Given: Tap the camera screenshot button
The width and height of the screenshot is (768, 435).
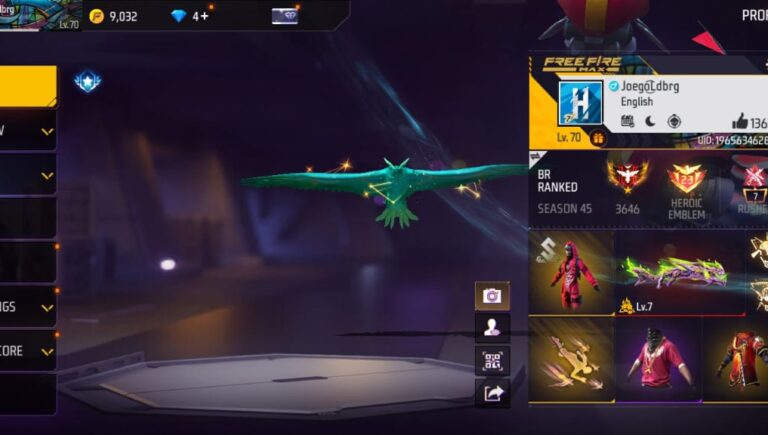Looking at the screenshot, I should click(492, 296).
